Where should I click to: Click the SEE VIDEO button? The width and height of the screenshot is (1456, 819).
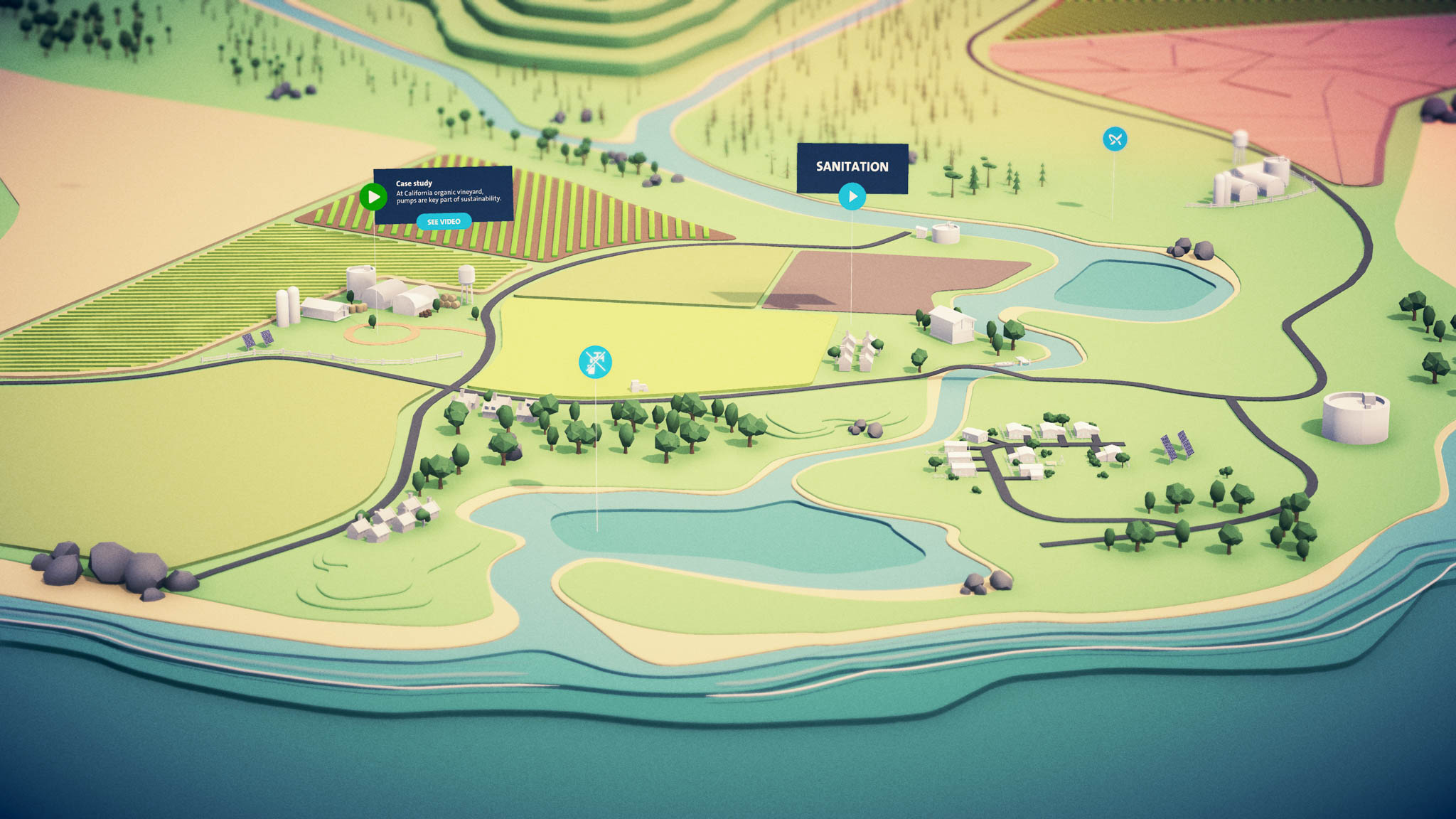tap(444, 222)
